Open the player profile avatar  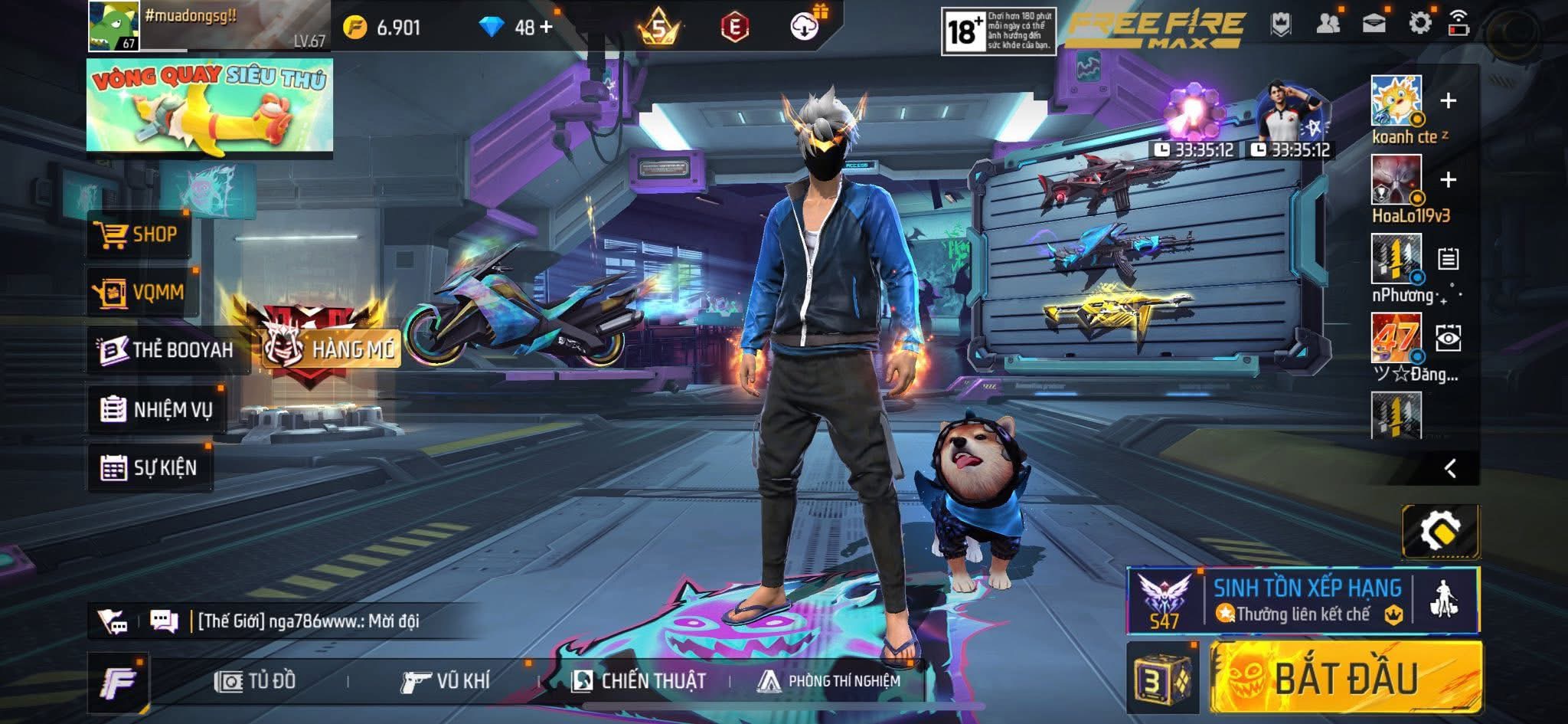click(x=113, y=26)
